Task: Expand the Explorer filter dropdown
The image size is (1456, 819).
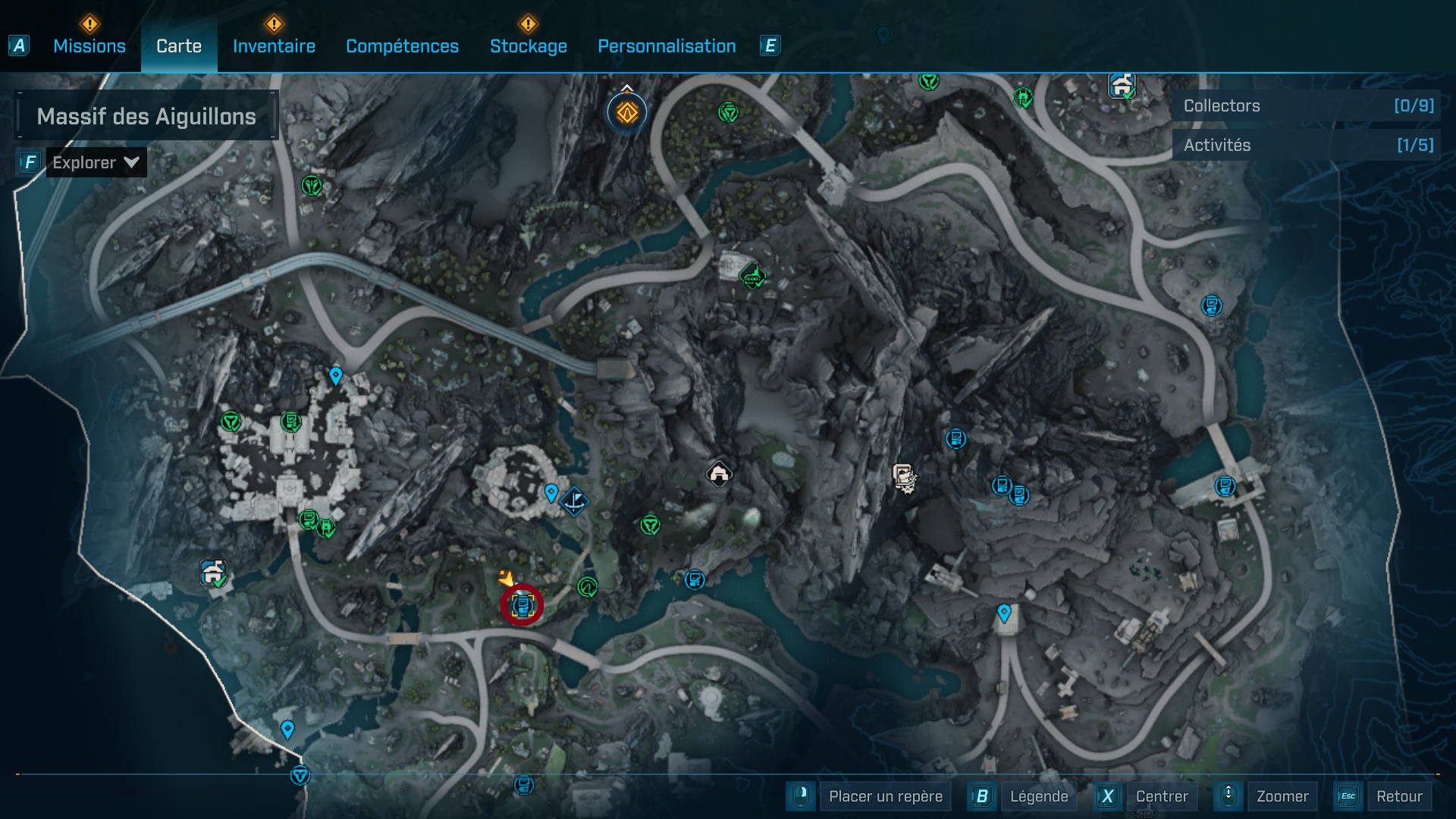Action: (x=95, y=162)
